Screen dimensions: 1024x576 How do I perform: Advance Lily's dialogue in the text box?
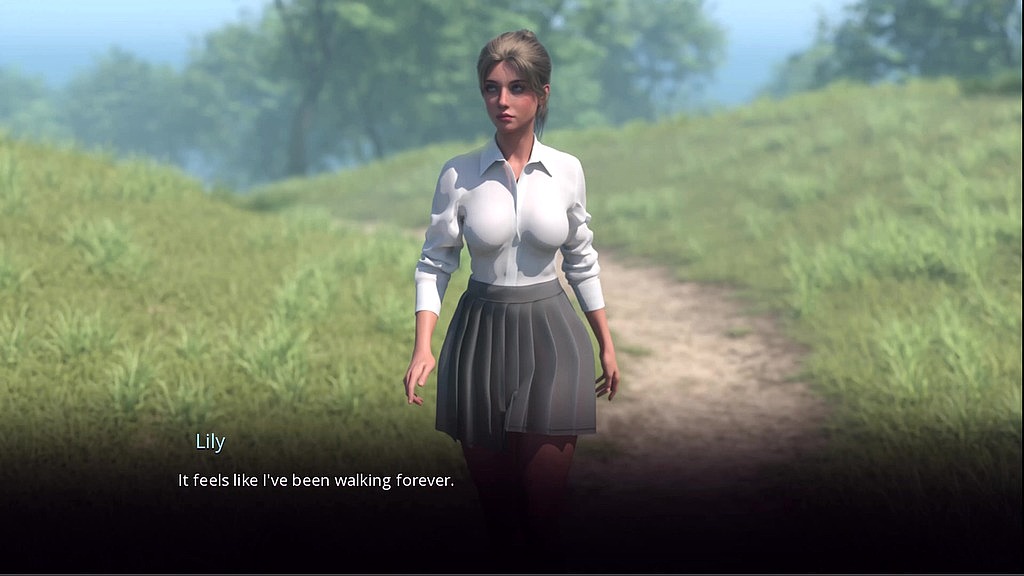pos(316,481)
